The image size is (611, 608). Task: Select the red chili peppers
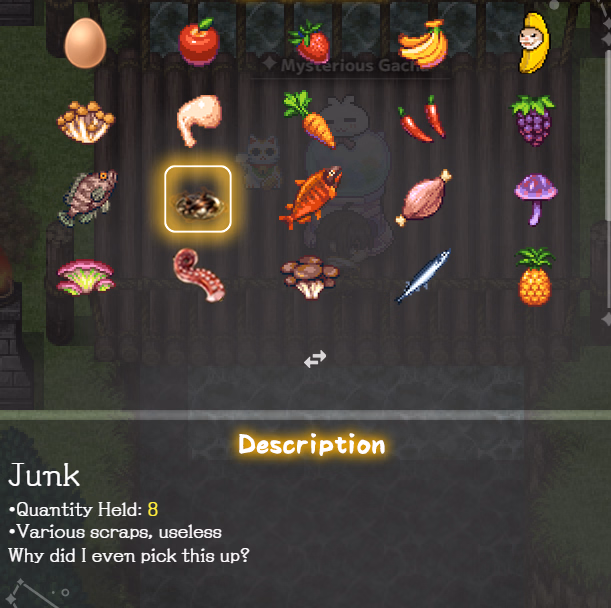(x=423, y=119)
